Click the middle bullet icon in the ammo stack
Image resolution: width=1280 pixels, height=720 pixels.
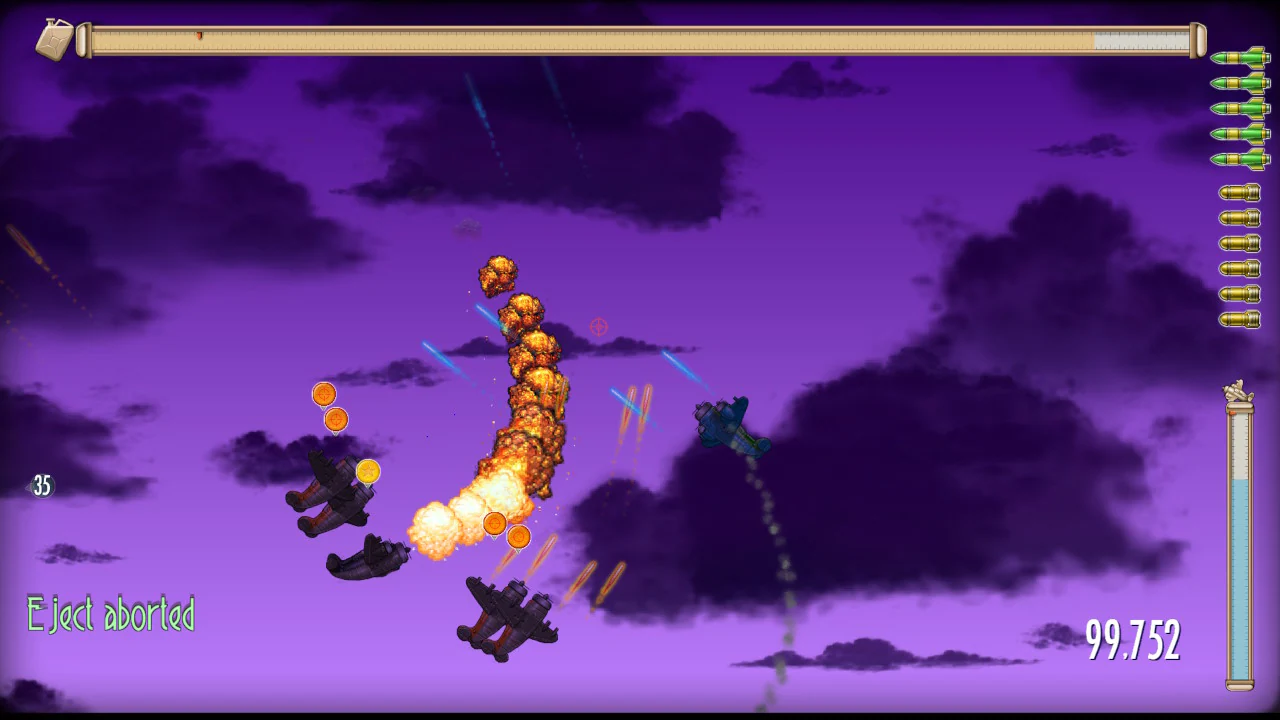(1240, 257)
